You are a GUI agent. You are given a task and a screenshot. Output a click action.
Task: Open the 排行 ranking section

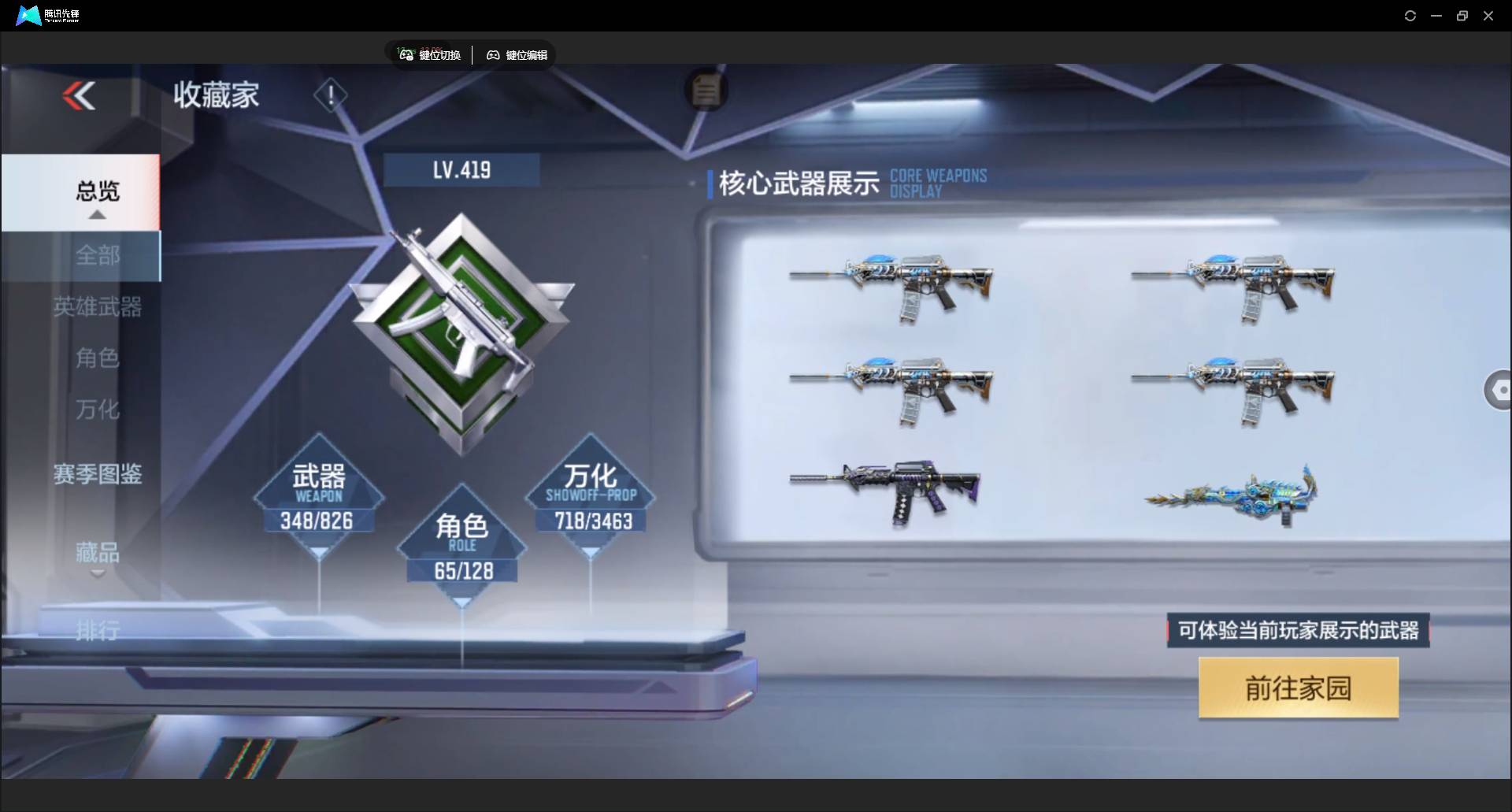[x=97, y=630]
